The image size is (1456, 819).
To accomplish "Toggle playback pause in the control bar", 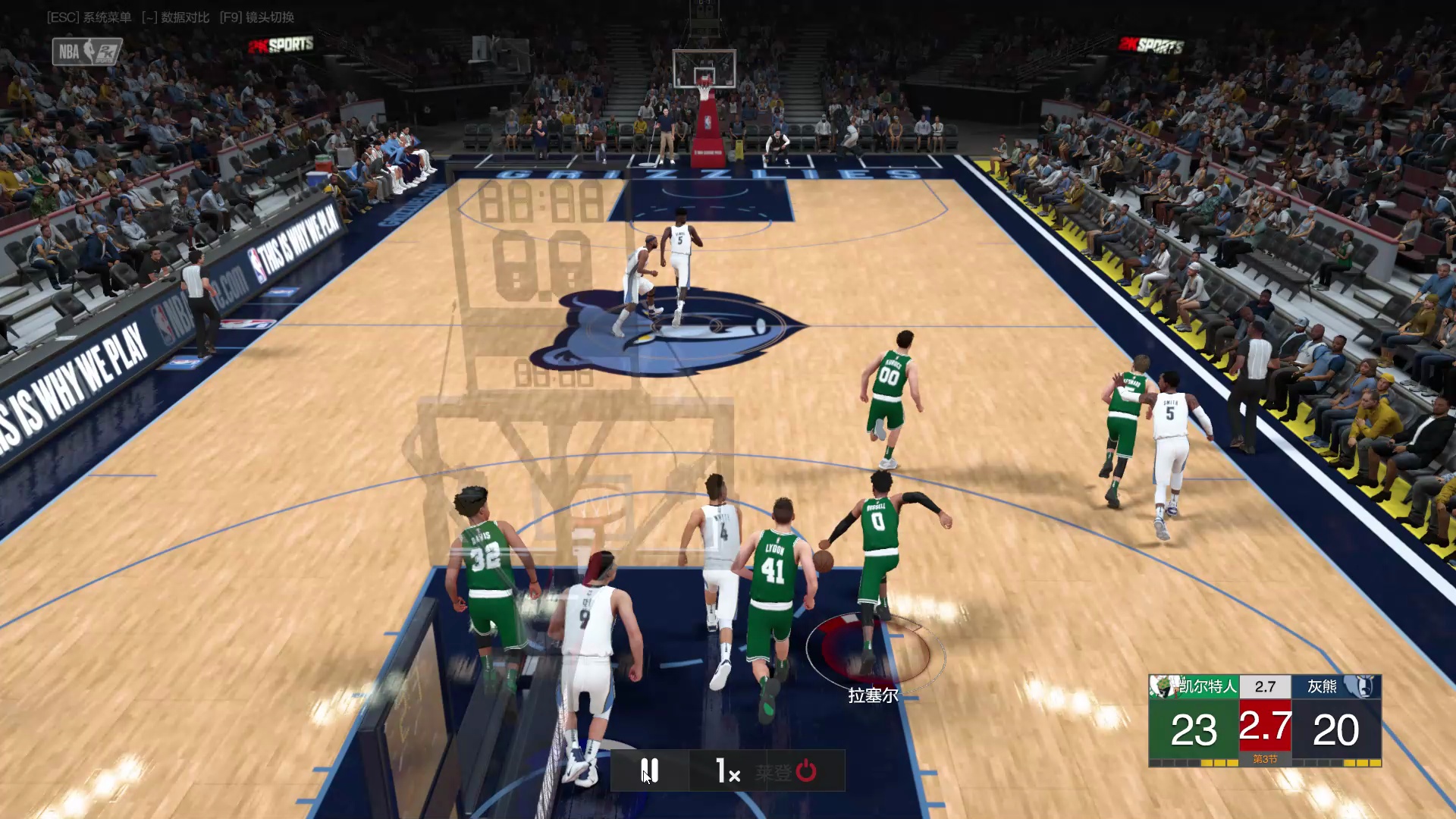I will pos(649,770).
